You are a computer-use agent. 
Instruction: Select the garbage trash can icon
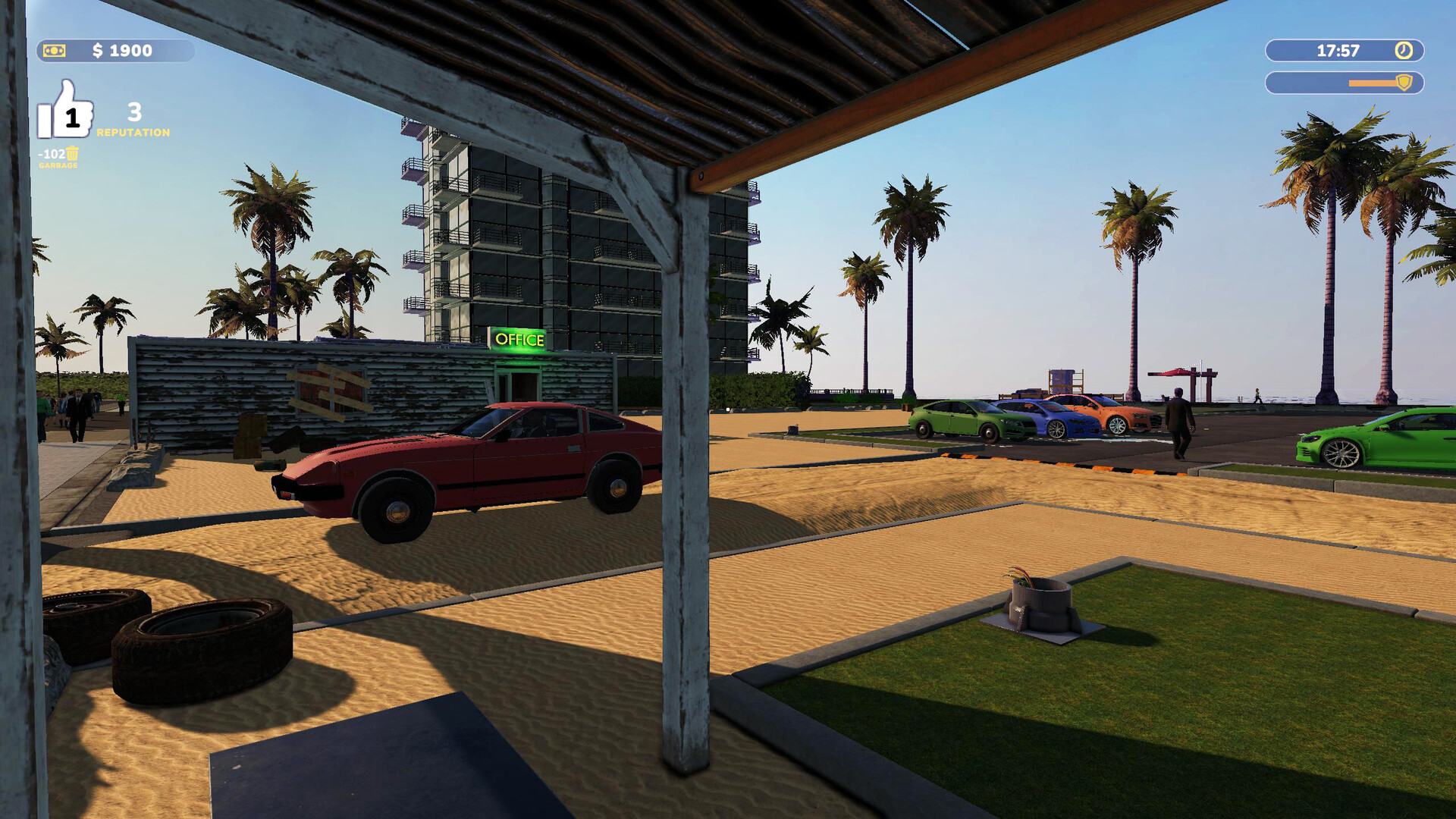pyautogui.click(x=72, y=154)
